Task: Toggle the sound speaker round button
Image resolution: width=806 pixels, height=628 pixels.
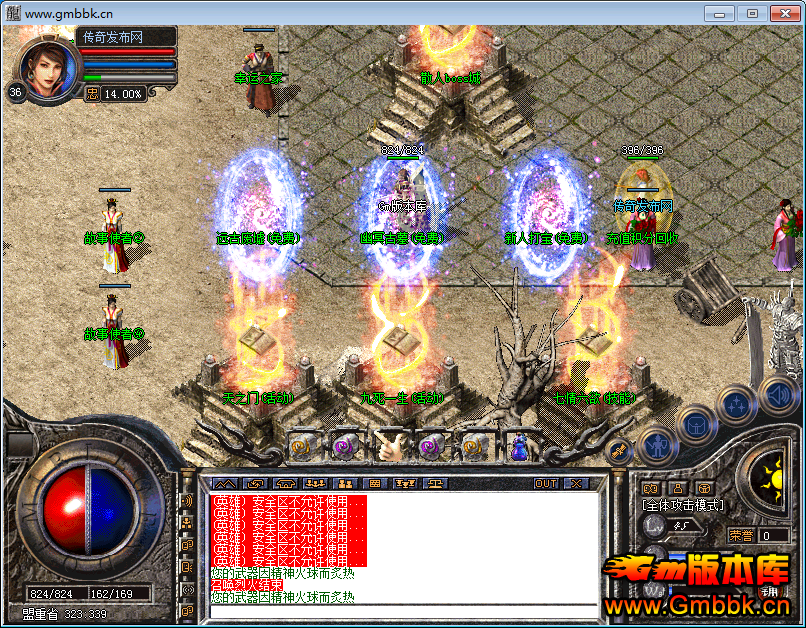Action: 777,392
